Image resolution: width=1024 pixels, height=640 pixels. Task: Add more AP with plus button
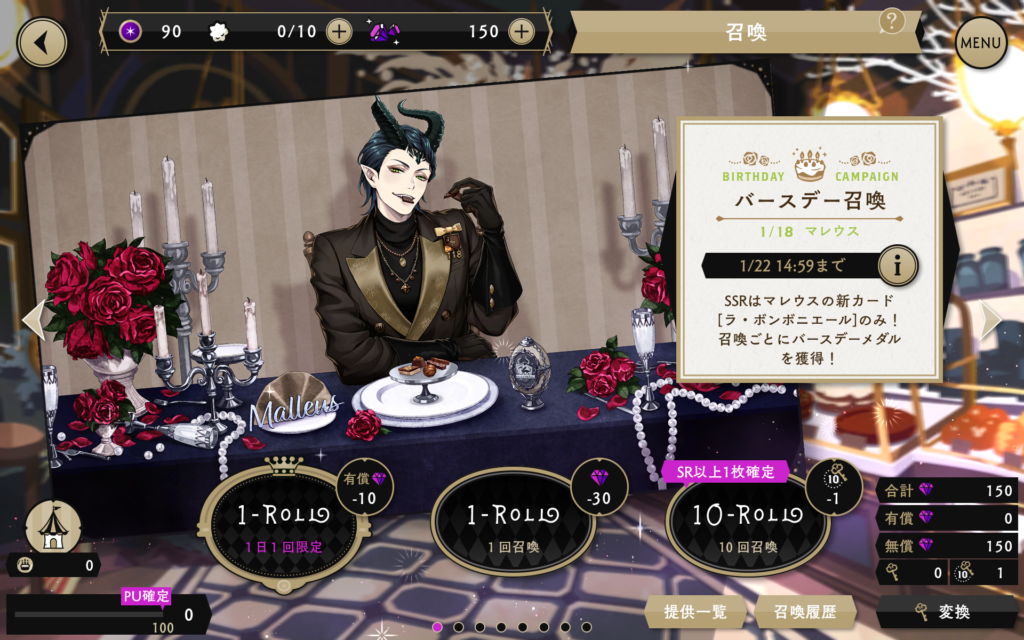coord(340,31)
